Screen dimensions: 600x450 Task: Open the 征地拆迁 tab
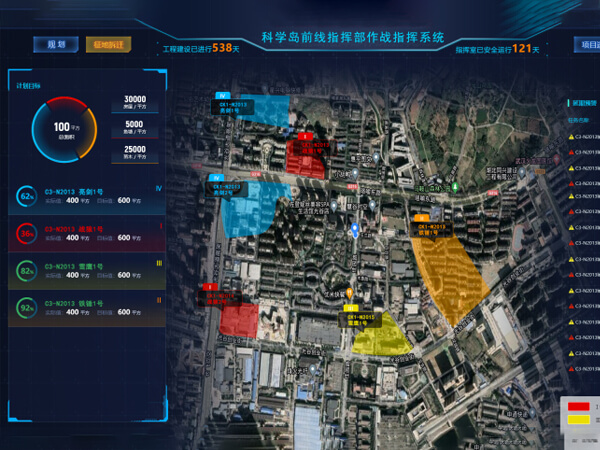coord(109,45)
